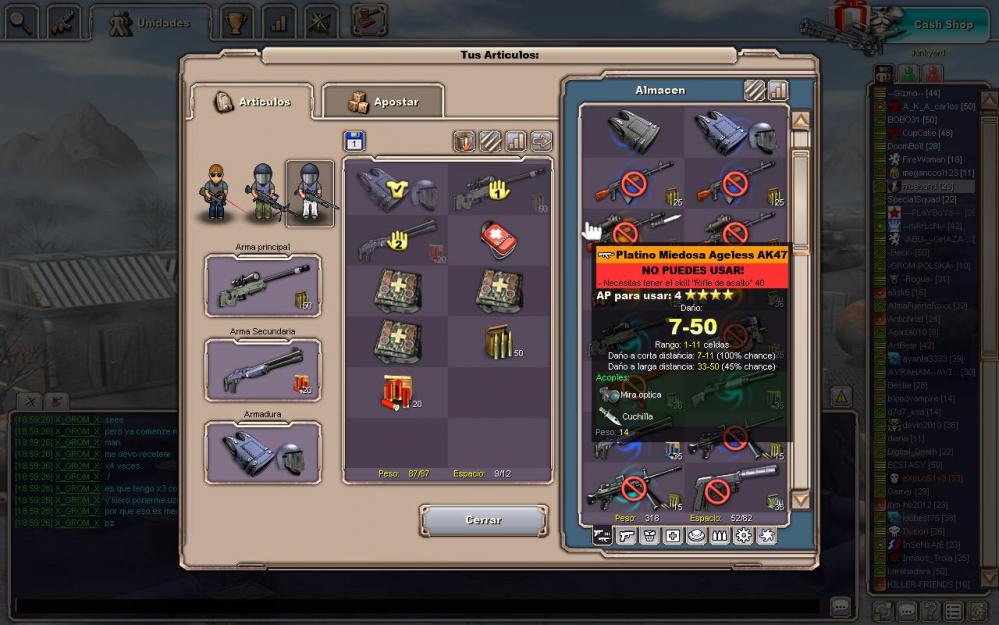Open the Unidades tab in the top bar
The height and width of the screenshot is (625, 999).
pos(151,22)
